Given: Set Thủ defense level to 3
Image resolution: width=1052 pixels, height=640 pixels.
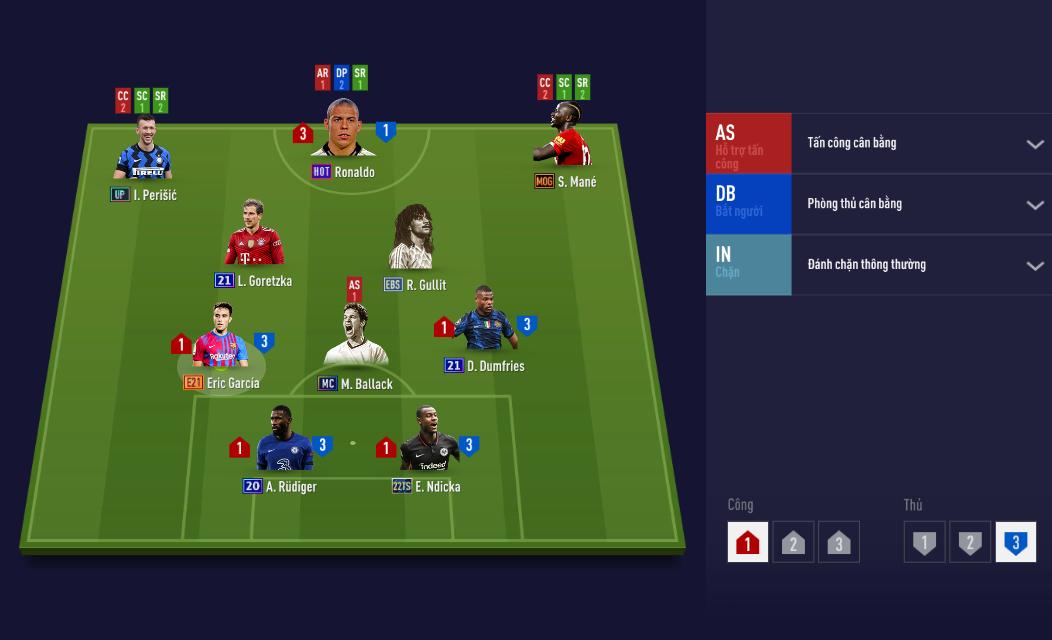Looking at the screenshot, I should coord(1015,542).
